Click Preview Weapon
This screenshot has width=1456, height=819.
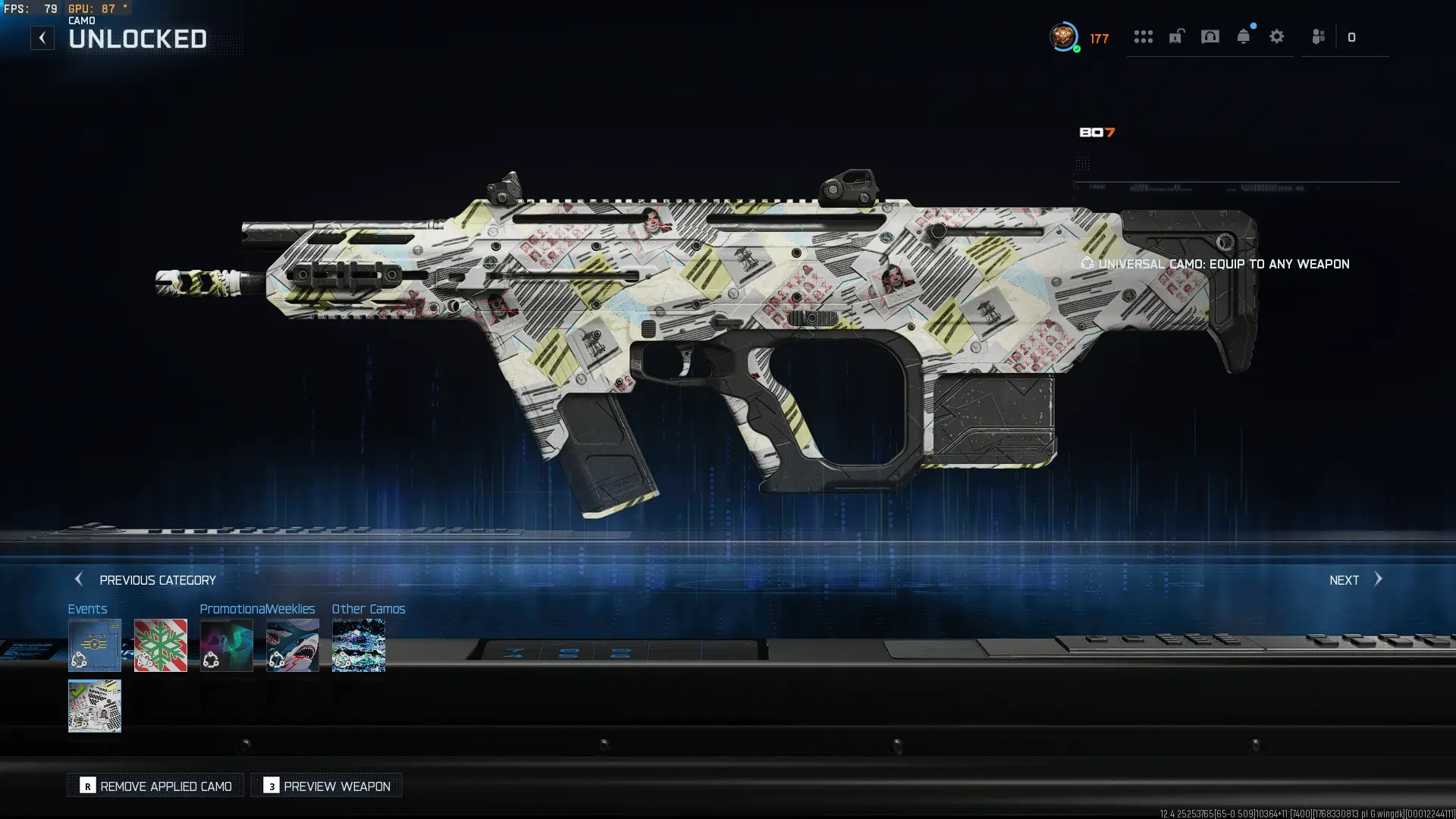[x=326, y=786]
